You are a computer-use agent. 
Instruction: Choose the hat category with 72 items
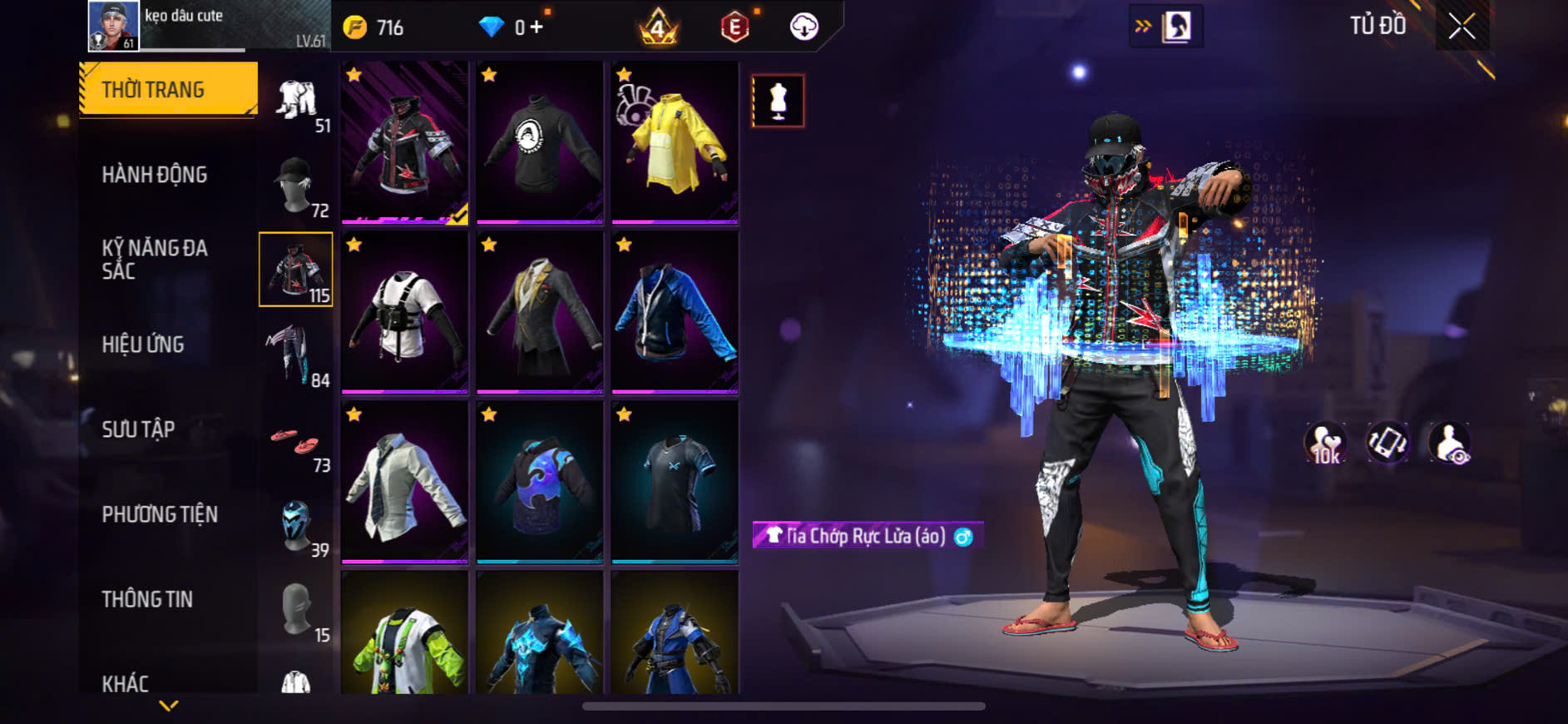pos(297,186)
